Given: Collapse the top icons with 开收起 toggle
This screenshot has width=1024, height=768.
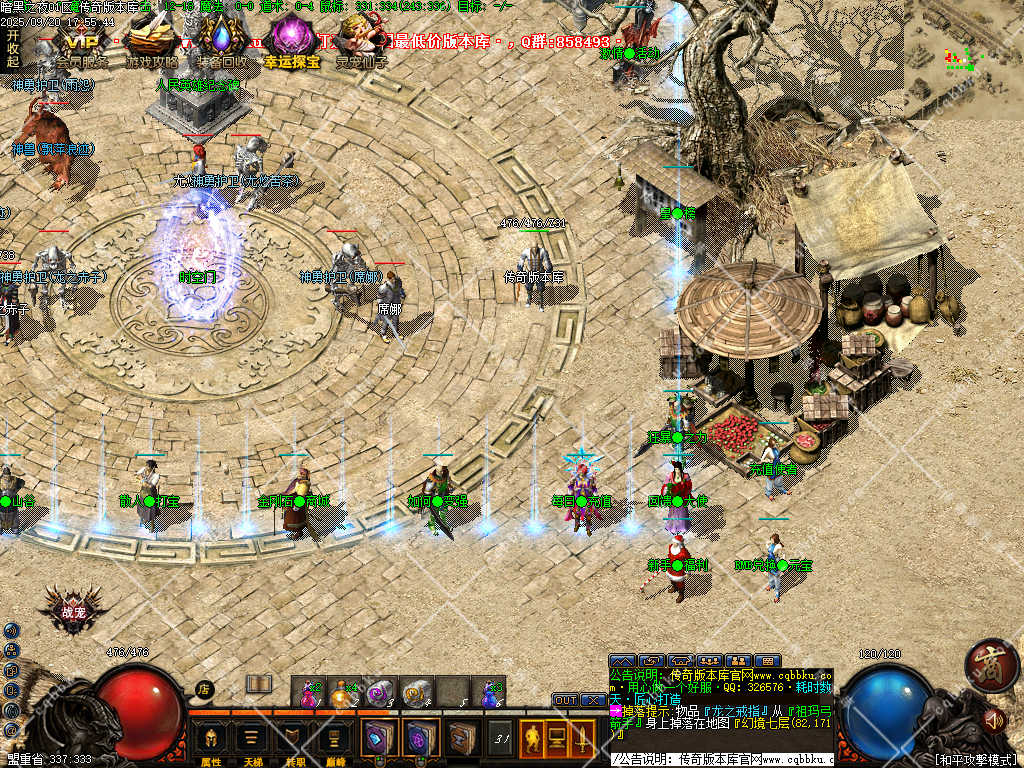Looking at the screenshot, I should [x=13, y=48].
